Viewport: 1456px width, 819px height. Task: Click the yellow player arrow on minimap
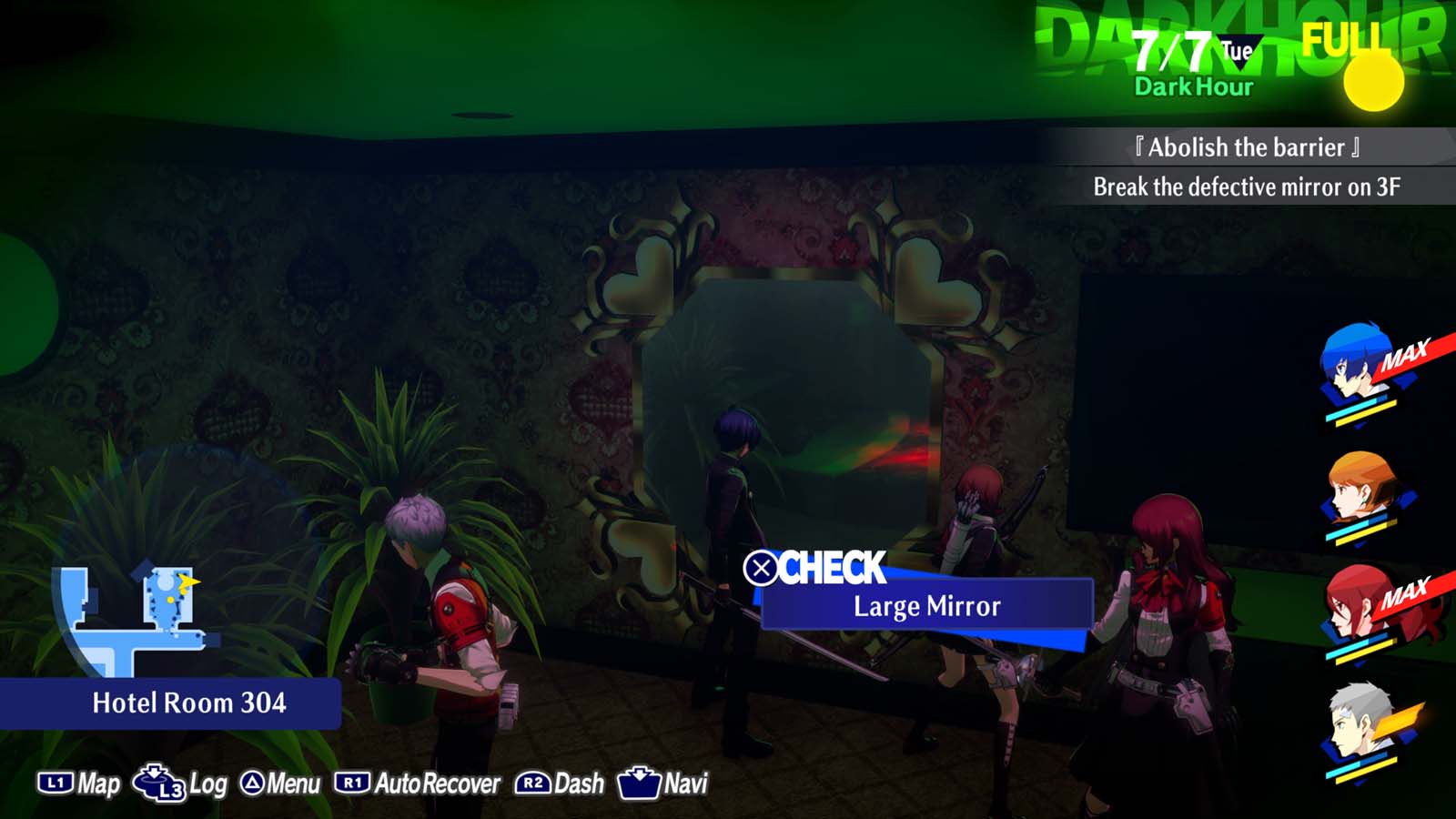[x=188, y=581]
